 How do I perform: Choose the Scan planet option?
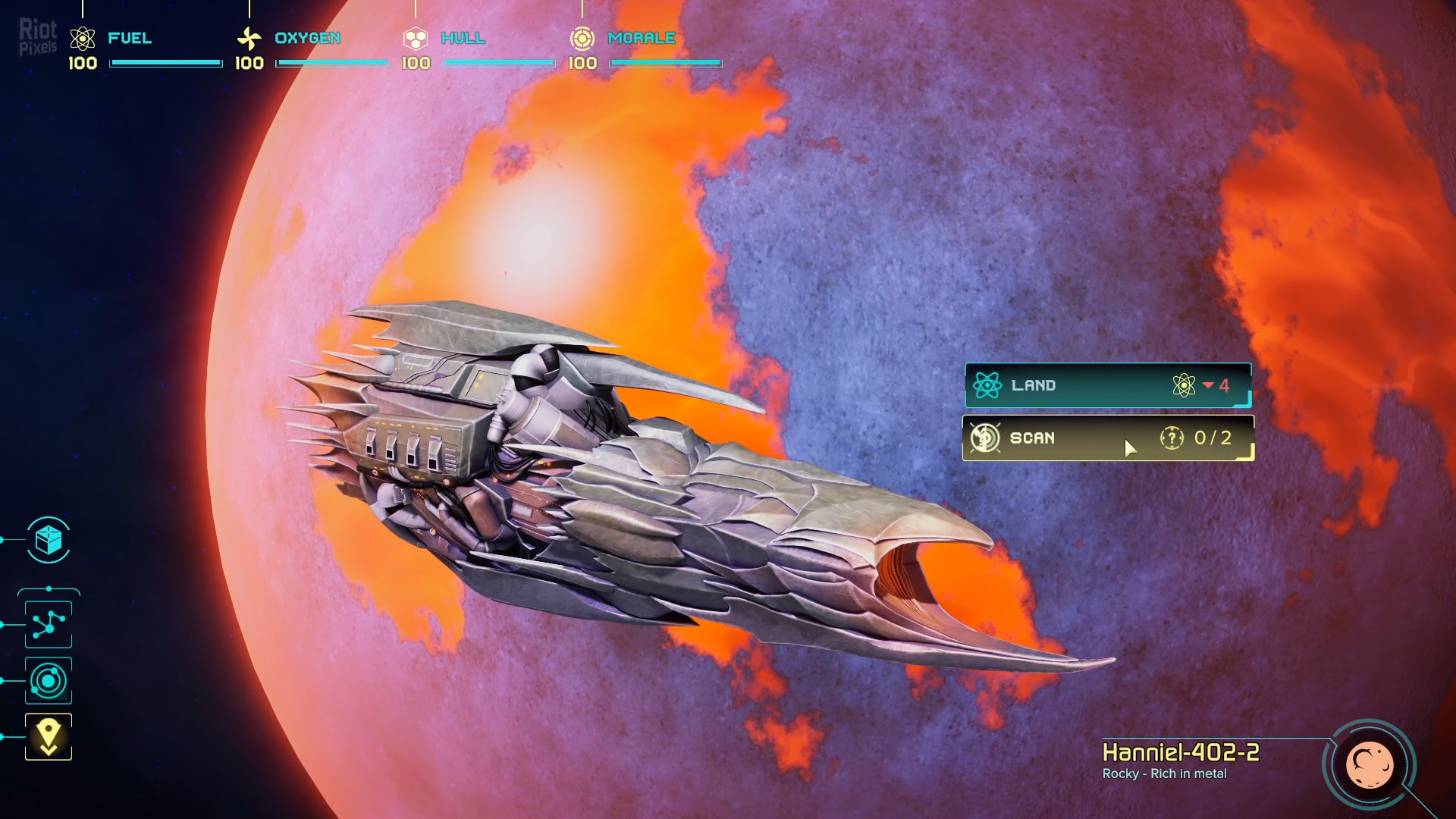pyautogui.click(x=1107, y=438)
